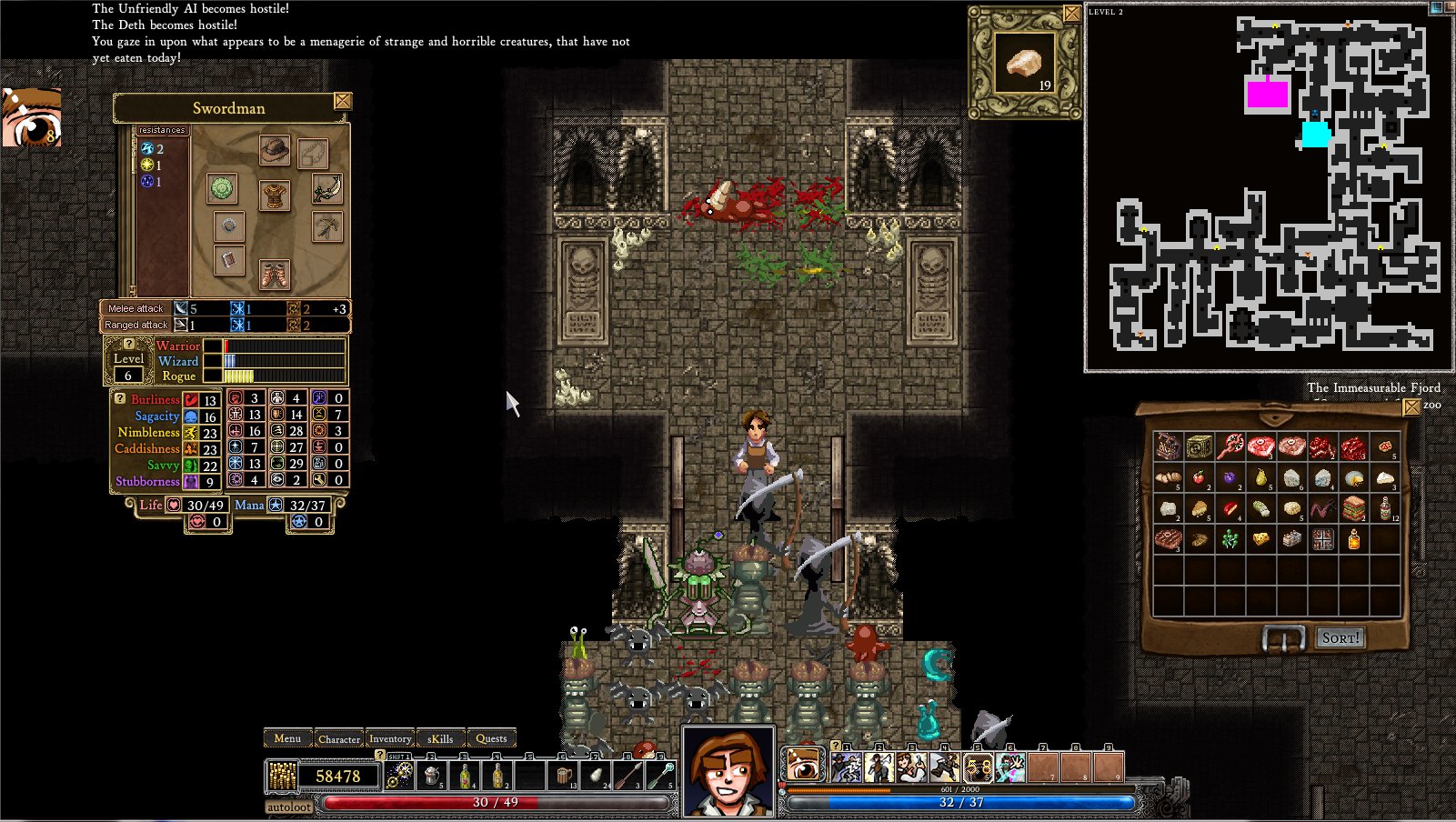The image size is (1456, 822).
Task: Use the beer mug belt slot
Action: [565, 776]
